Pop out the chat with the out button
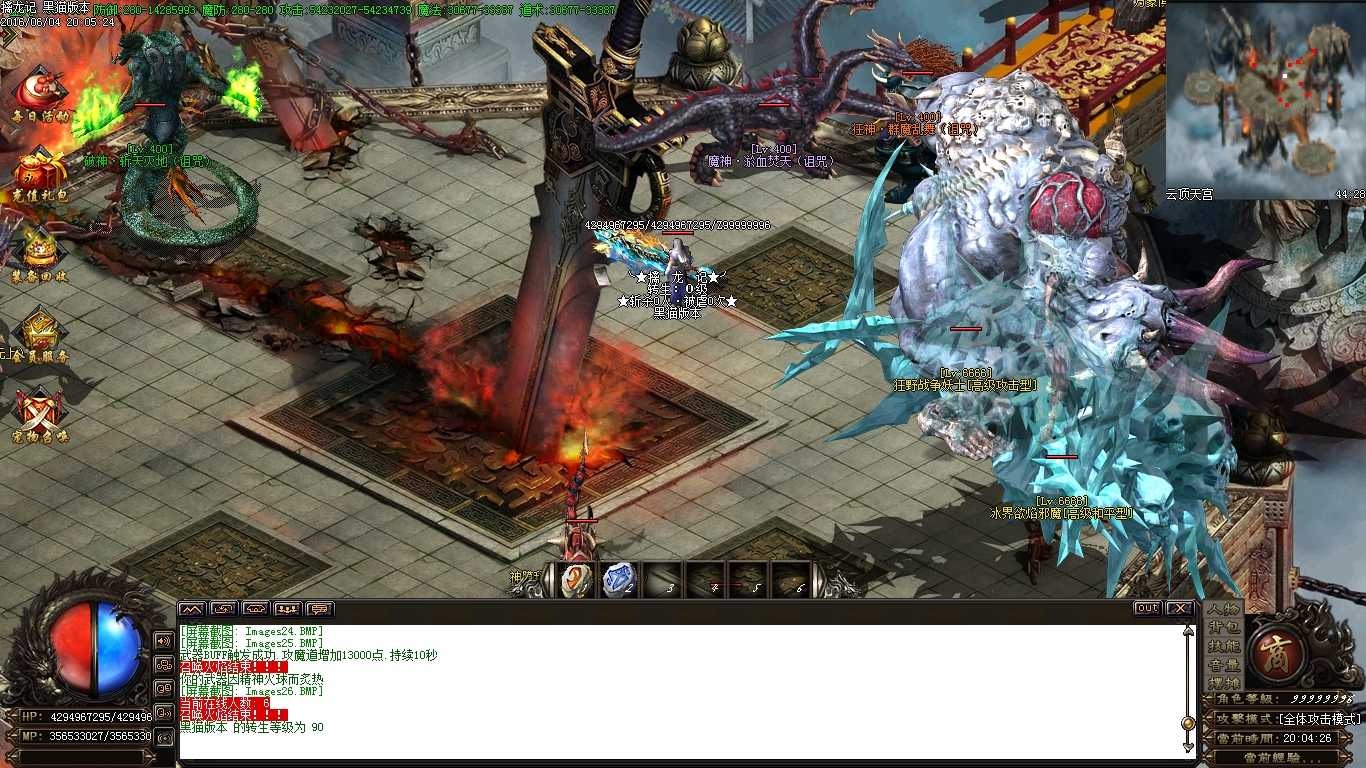Screen dimensions: 1366x768 pyautogui.click(x=1146, y=607)
